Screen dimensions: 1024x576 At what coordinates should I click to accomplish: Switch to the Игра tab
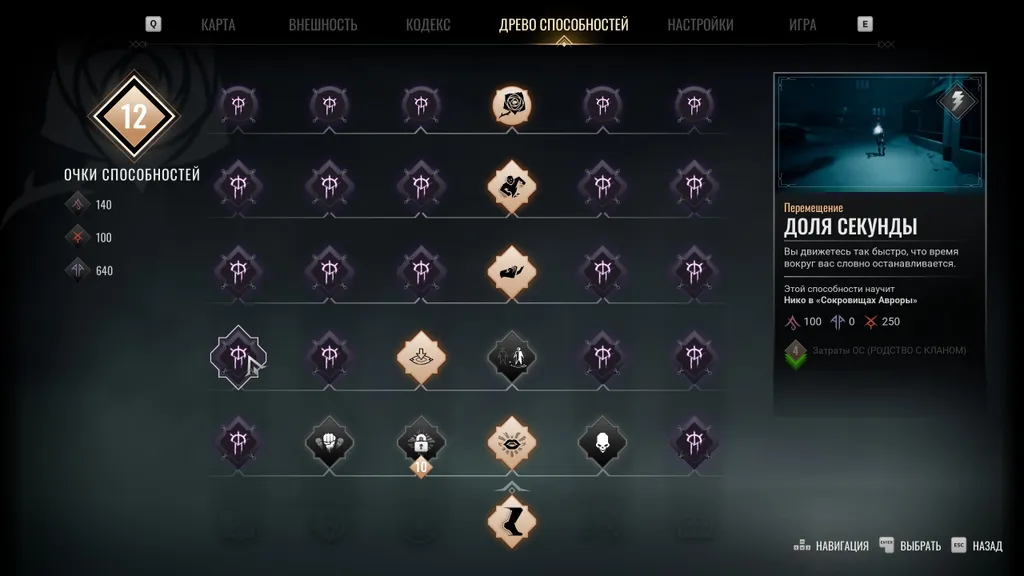pos(803,25)
